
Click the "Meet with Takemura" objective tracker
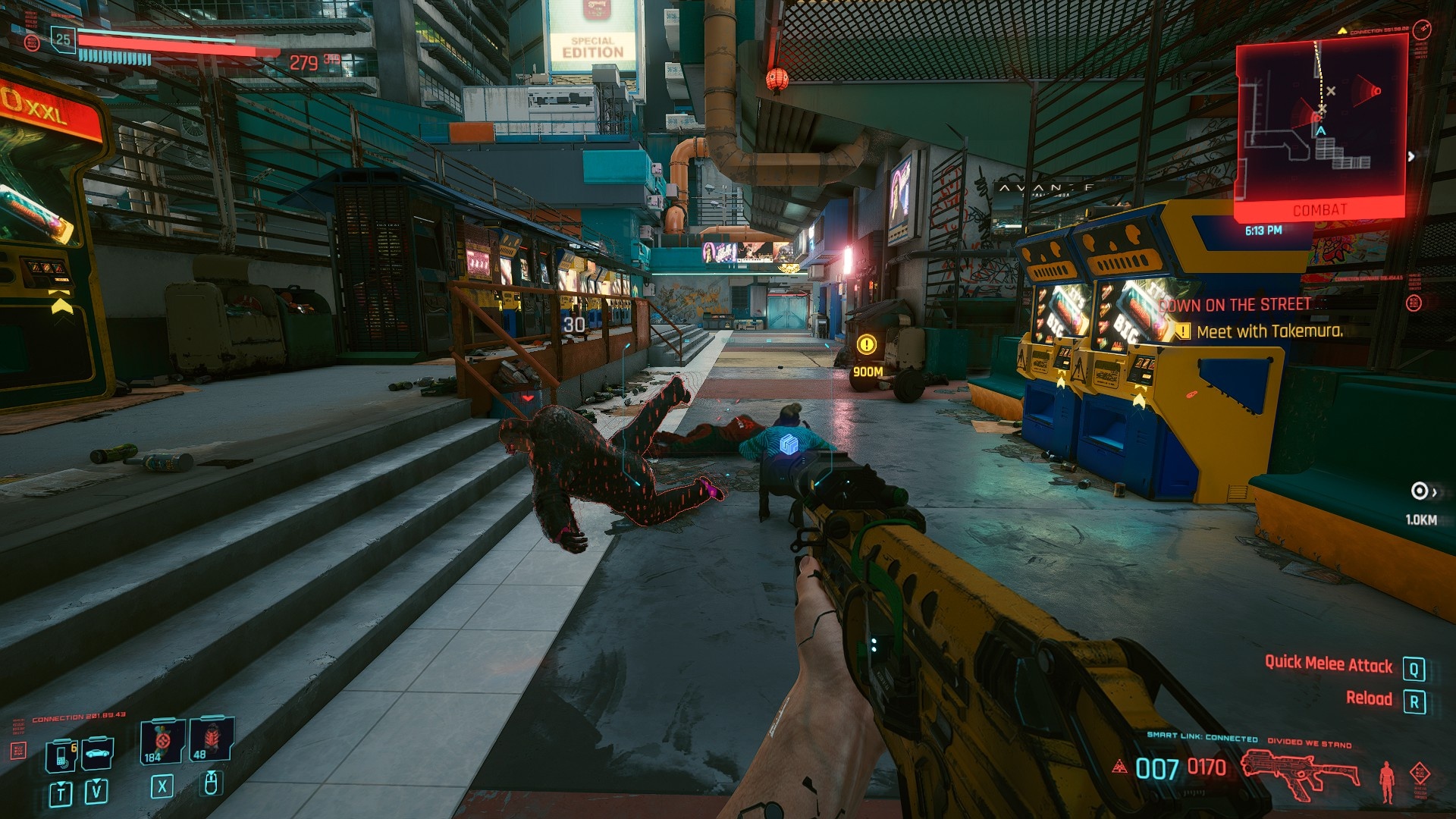point(1269,331)
